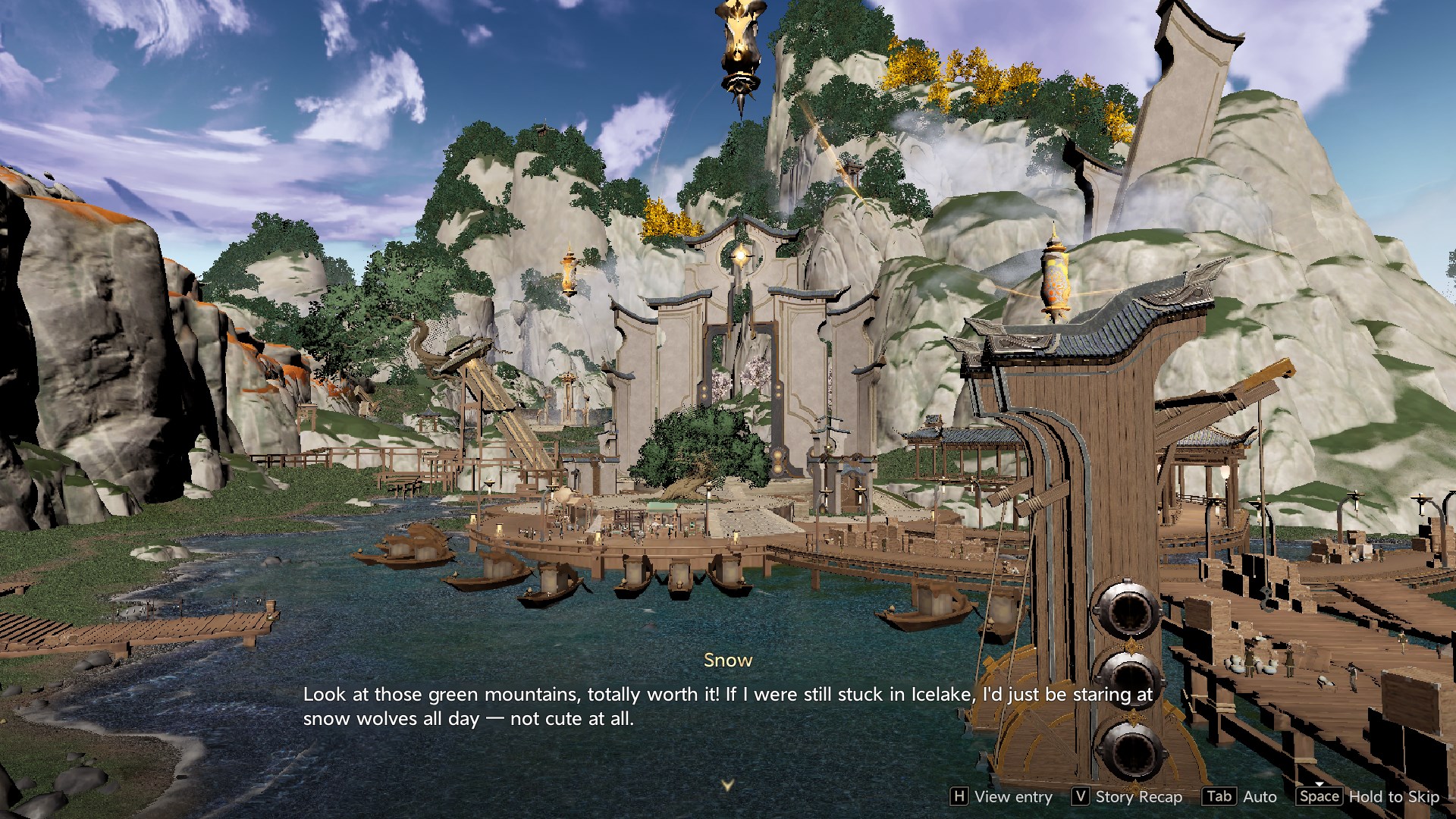Click Hold to Skip label
The width and height of the screenshot is (1456, 819).
click(x=1393, y=796)
